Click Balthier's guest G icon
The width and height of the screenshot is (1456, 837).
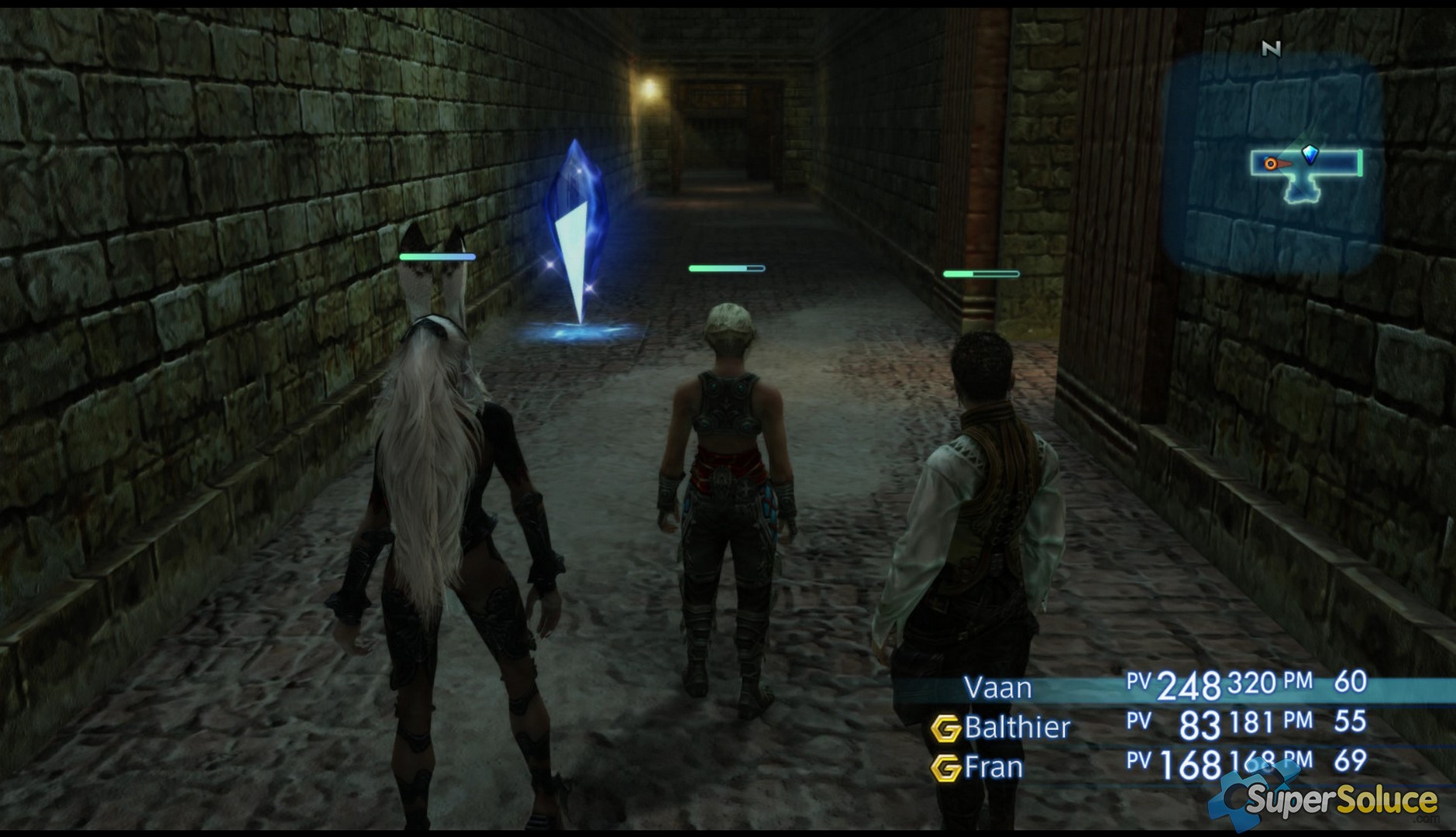tap(945, 728)
